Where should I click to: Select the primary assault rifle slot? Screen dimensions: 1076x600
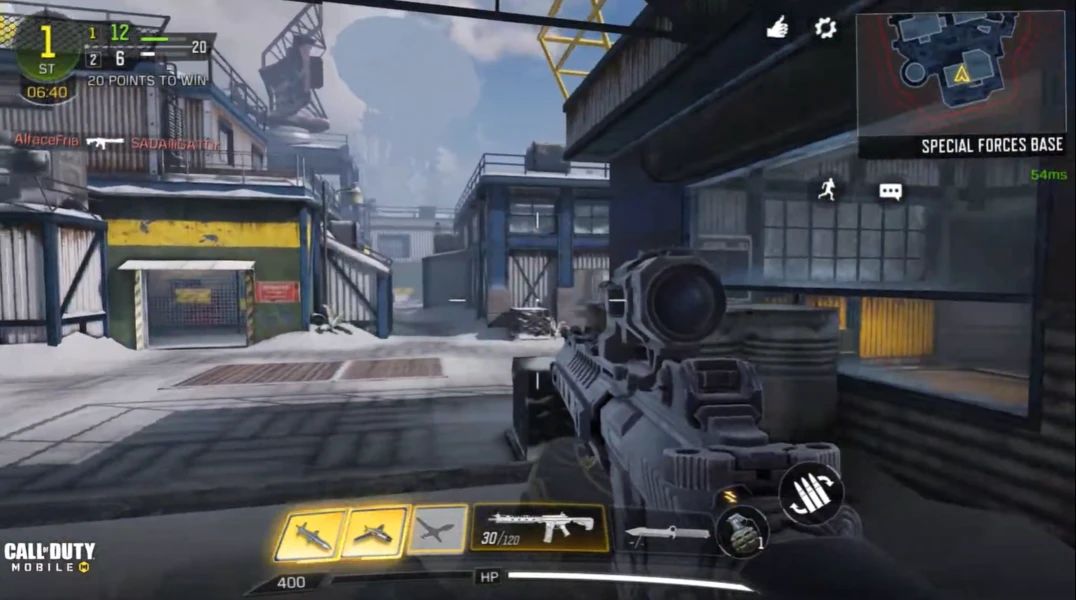[540, 528]
